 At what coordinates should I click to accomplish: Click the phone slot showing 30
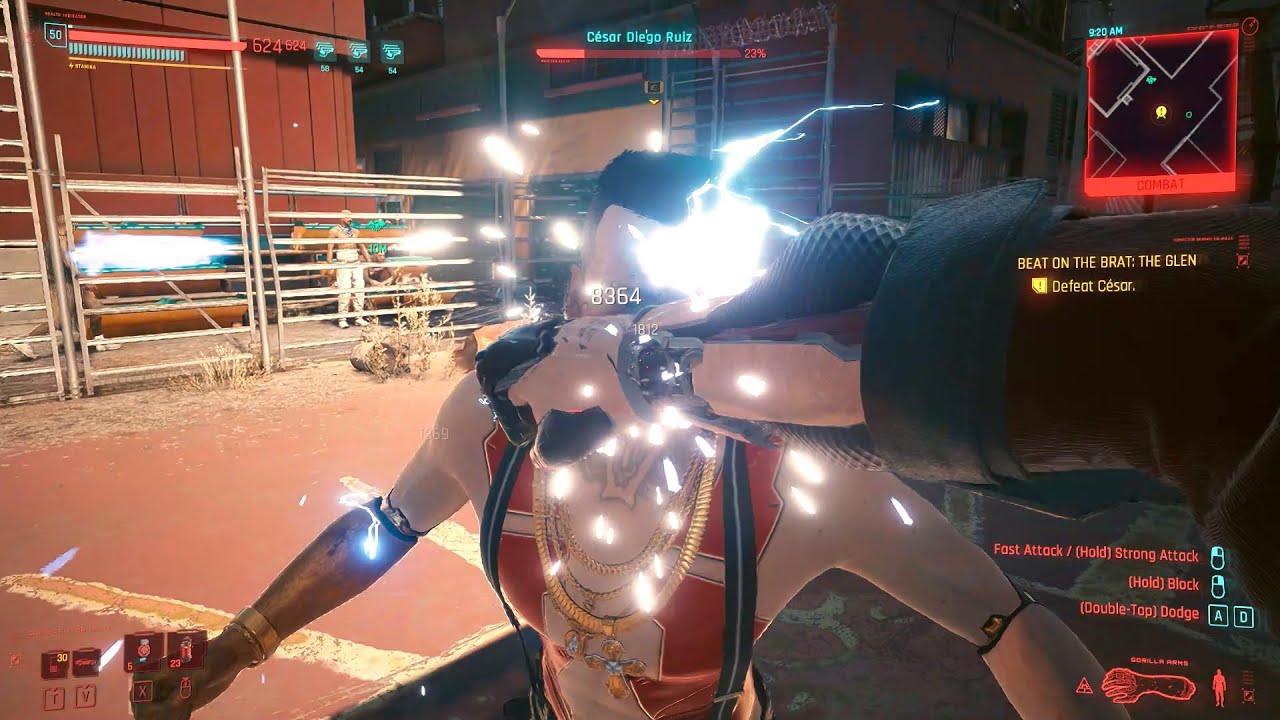pos(54,662)
